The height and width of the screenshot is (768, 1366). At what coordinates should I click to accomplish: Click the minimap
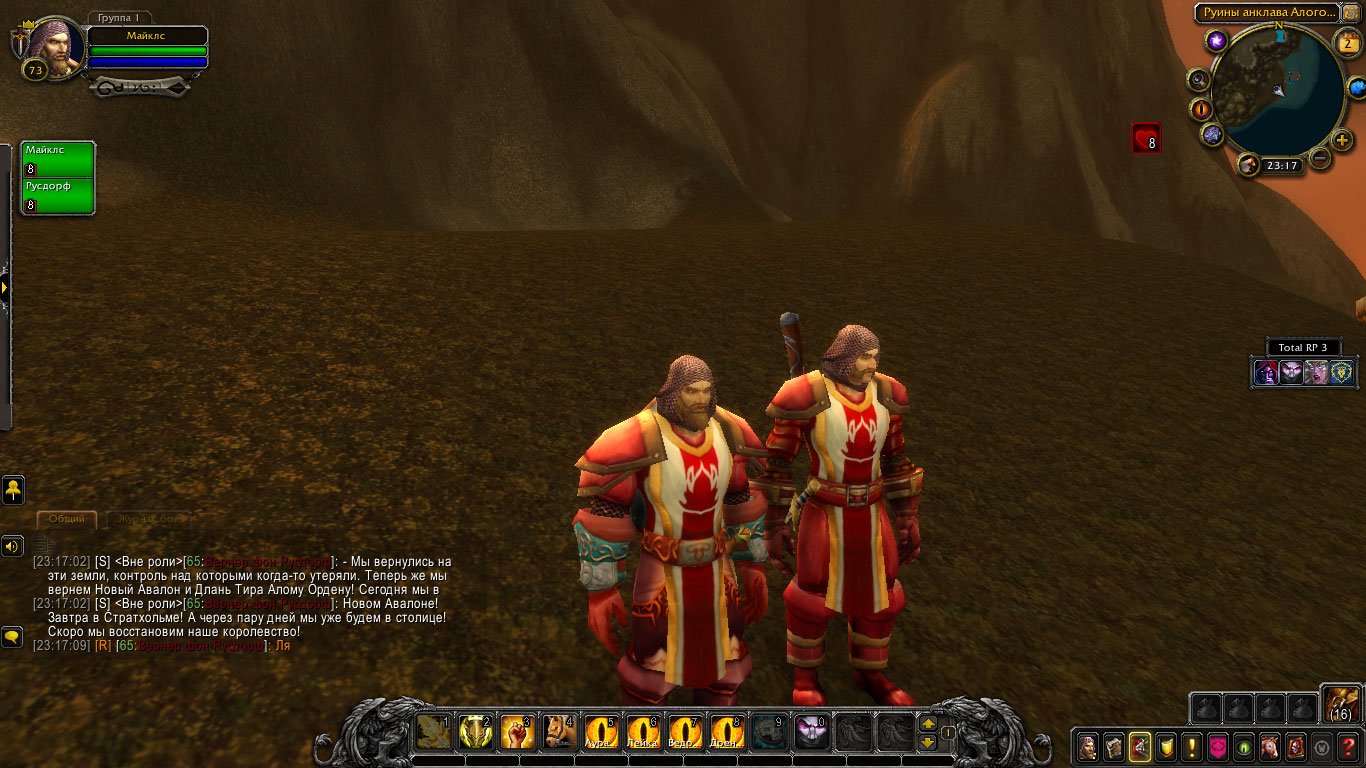pos(1277,91)
